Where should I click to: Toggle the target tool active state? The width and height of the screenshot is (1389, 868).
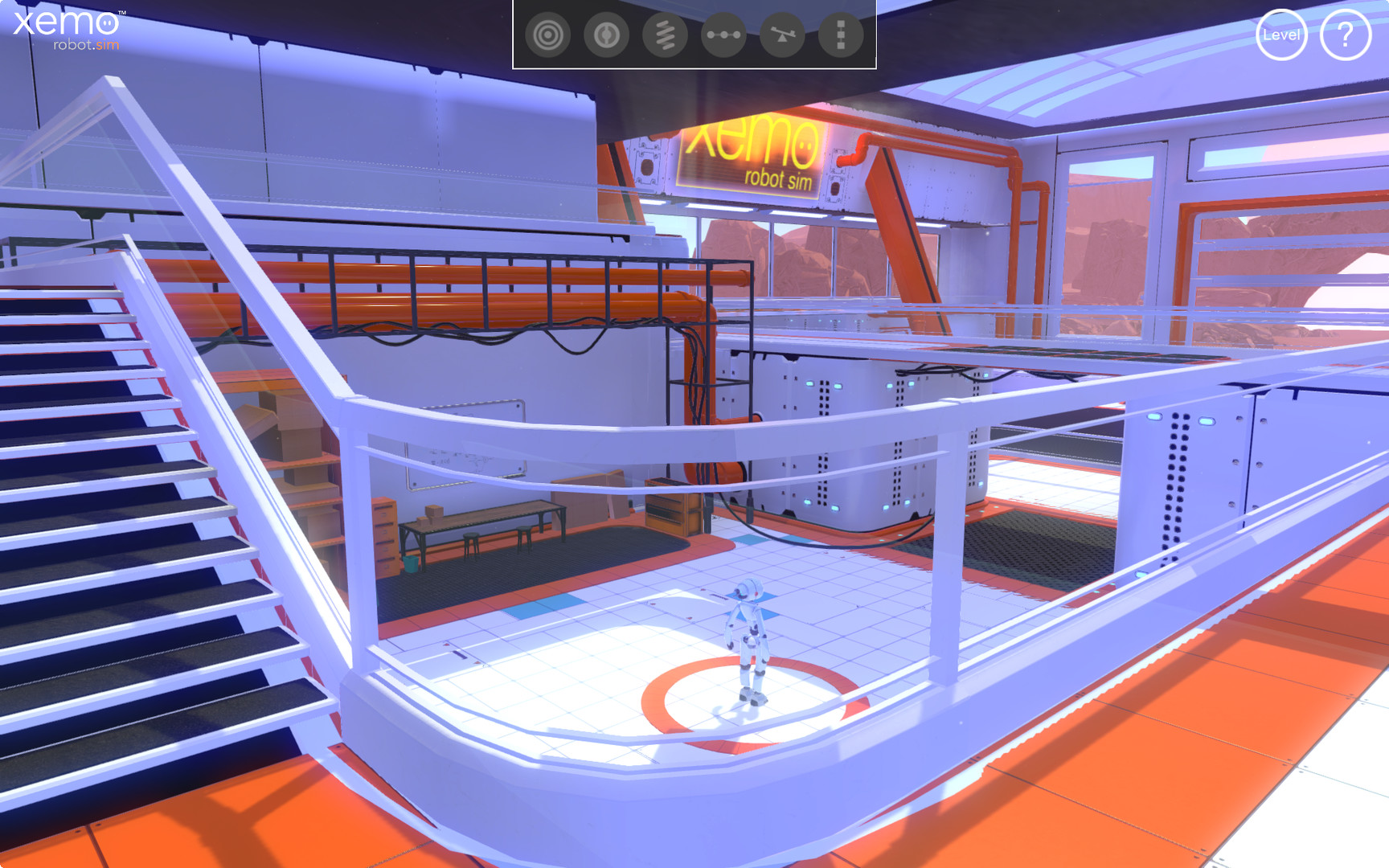[x=549, y=35]
